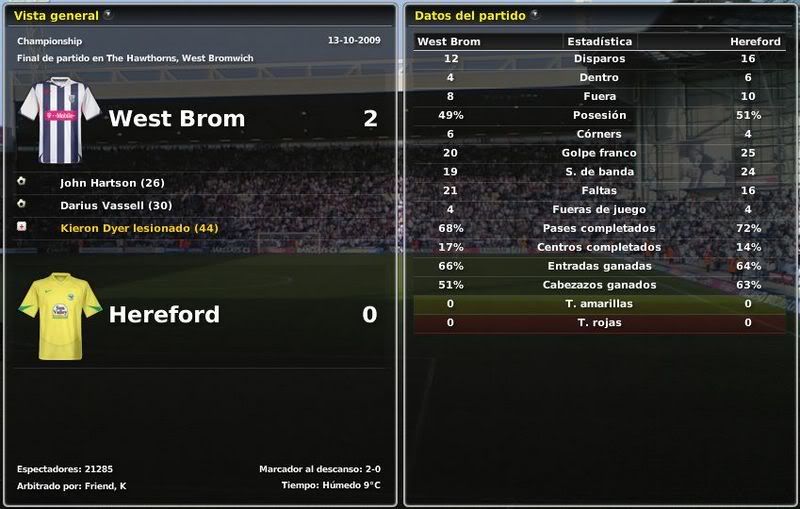Open the Vista general panel dropdown
This screenshot has height=509, width=800.
(108, 15)
